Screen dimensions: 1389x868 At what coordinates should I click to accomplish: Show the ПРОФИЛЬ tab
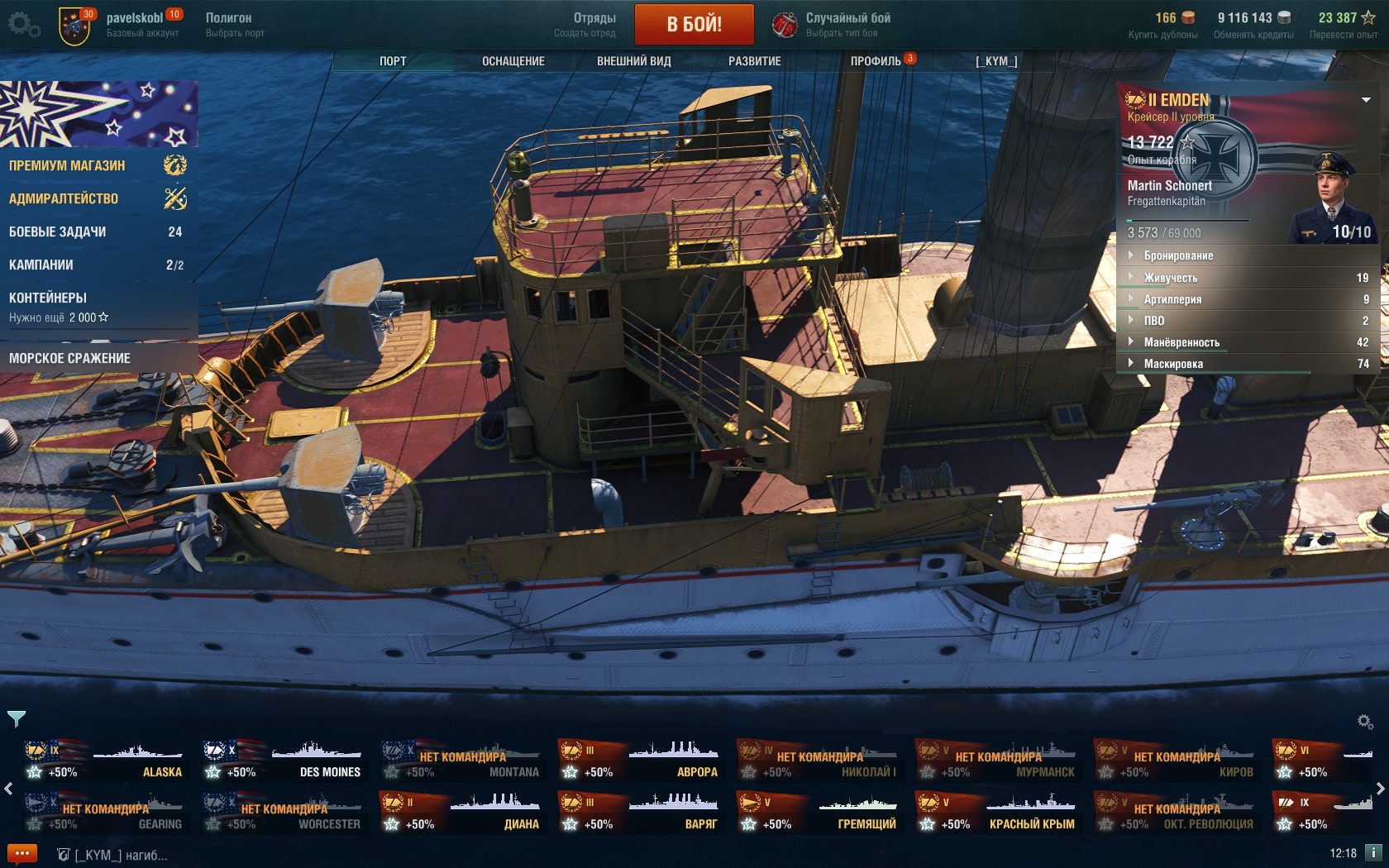tap(876, 61)
